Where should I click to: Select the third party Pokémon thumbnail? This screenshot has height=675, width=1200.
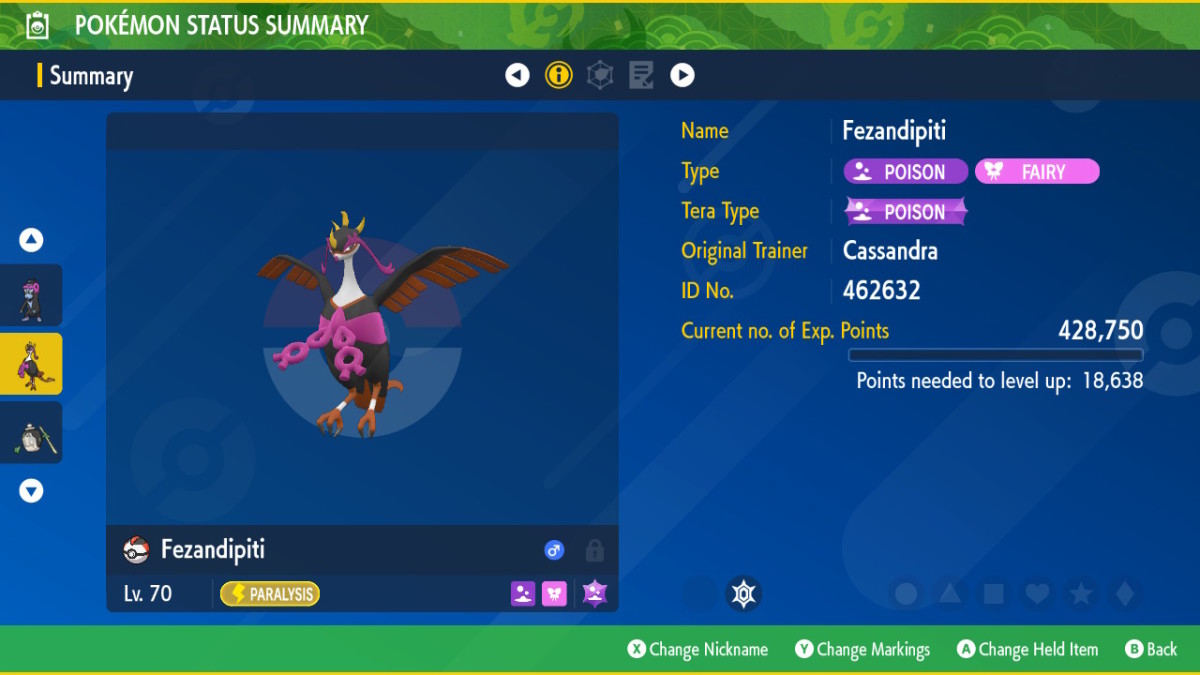pos(31,433)
